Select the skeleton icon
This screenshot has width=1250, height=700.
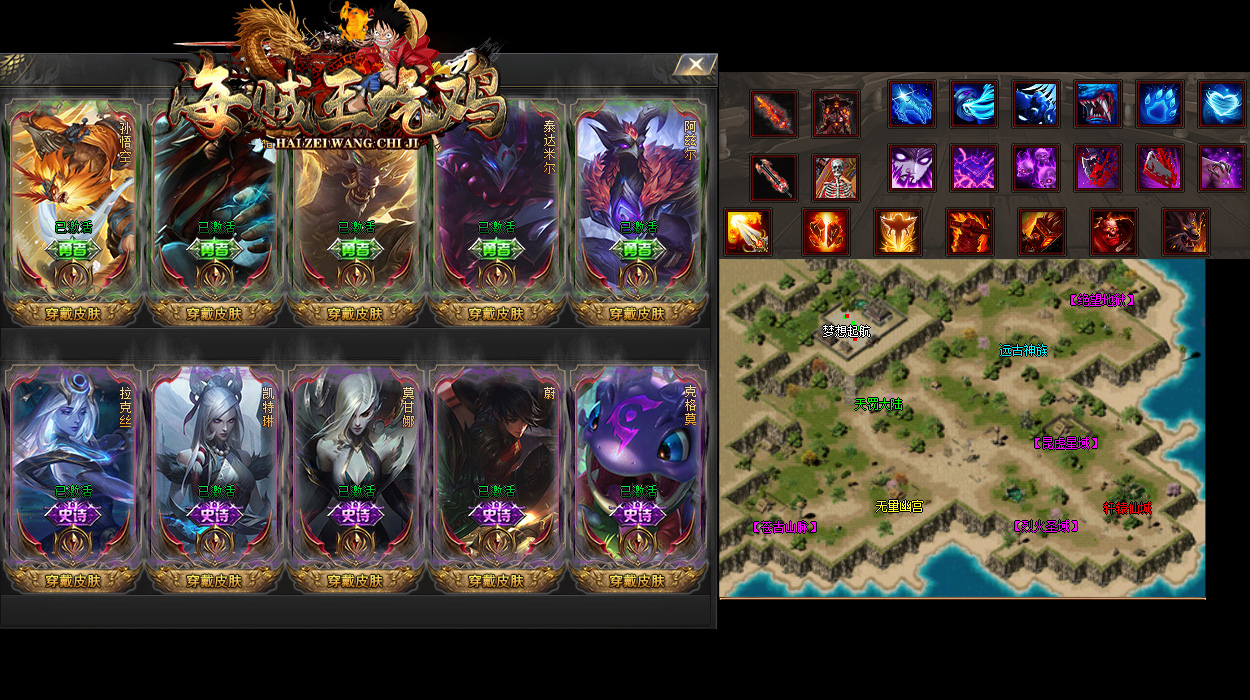835,178
